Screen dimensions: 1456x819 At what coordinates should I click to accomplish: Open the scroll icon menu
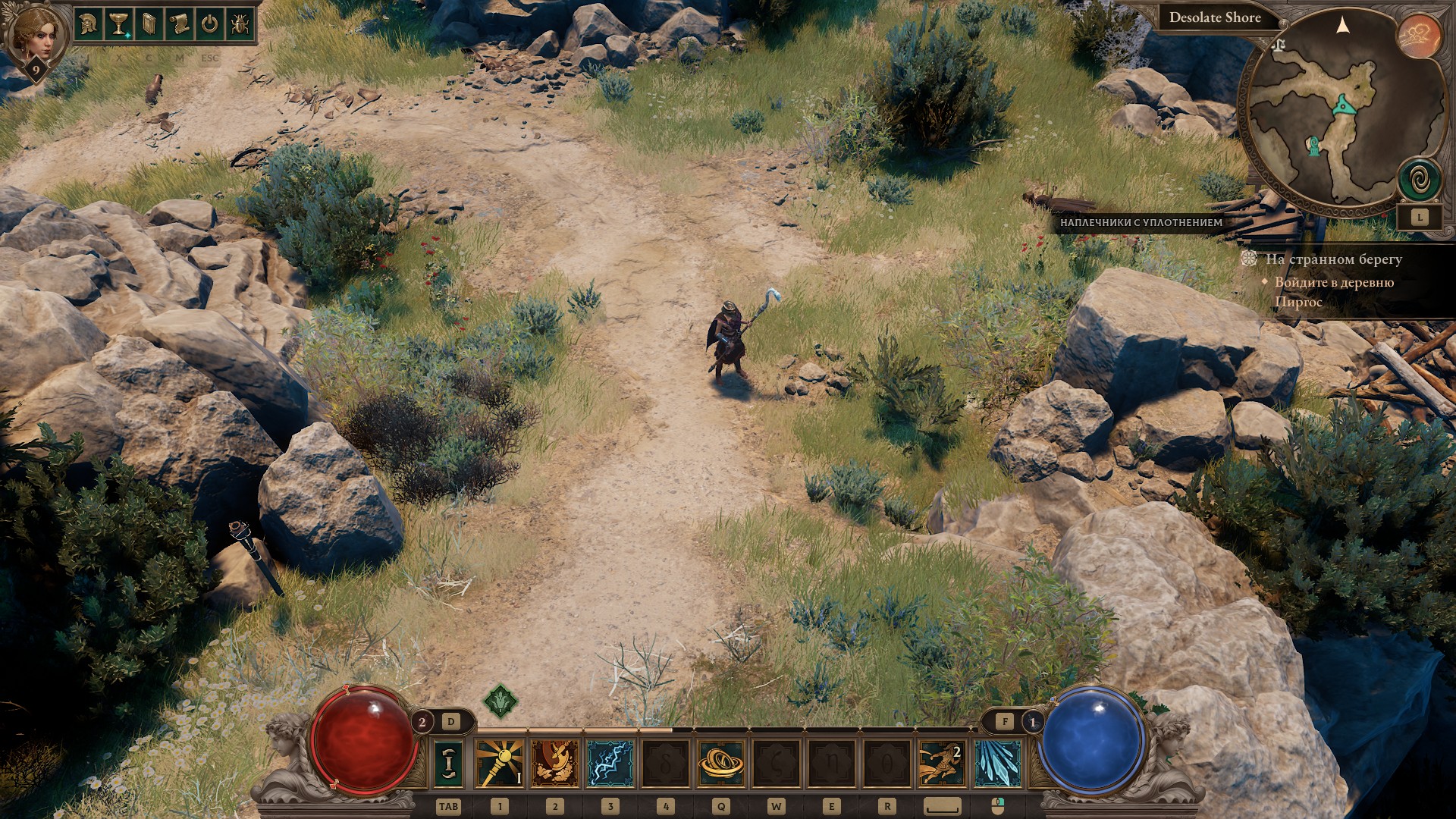[179, 24]
